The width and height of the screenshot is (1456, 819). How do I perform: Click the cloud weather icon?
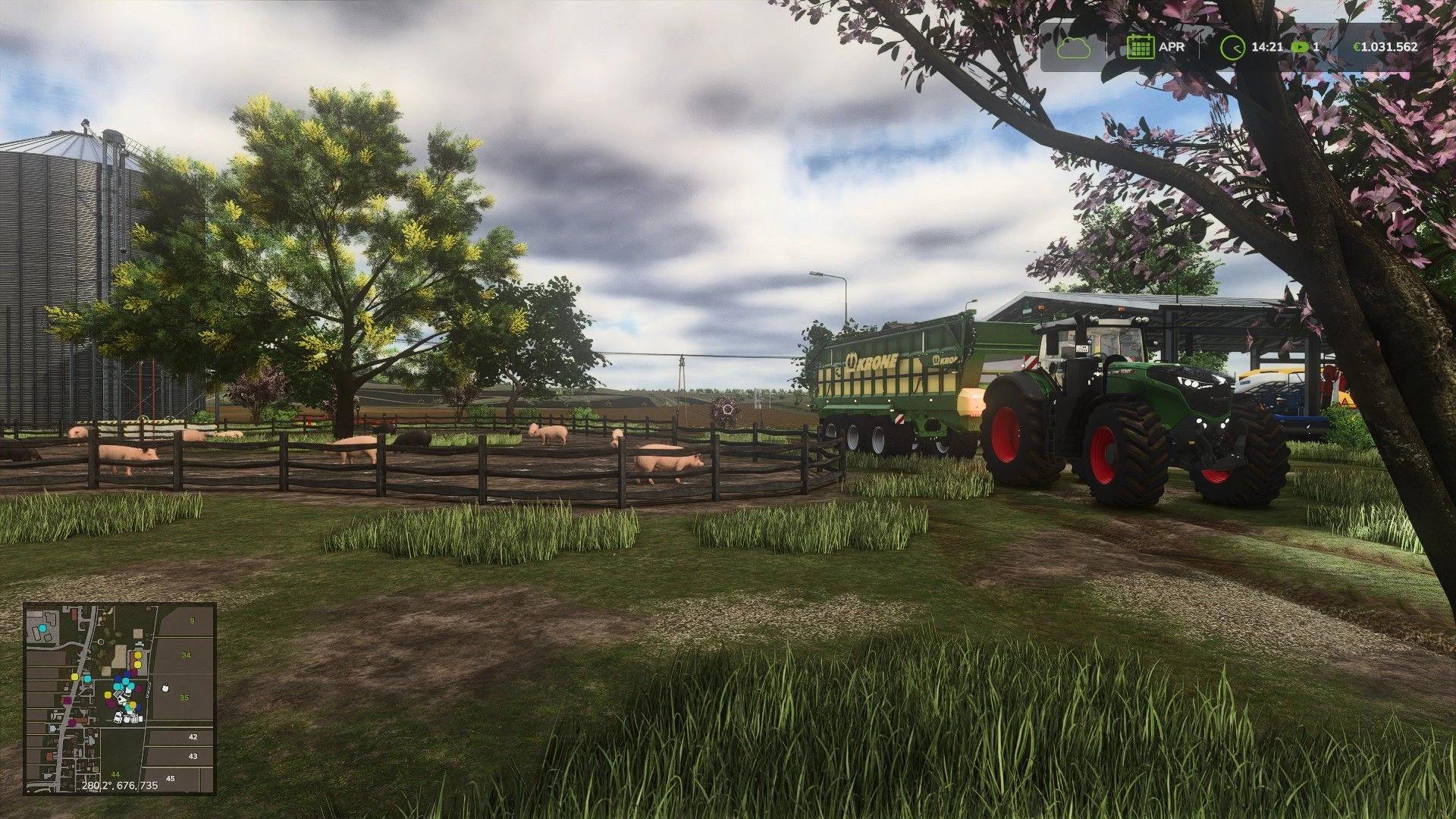pos(1075,47)
